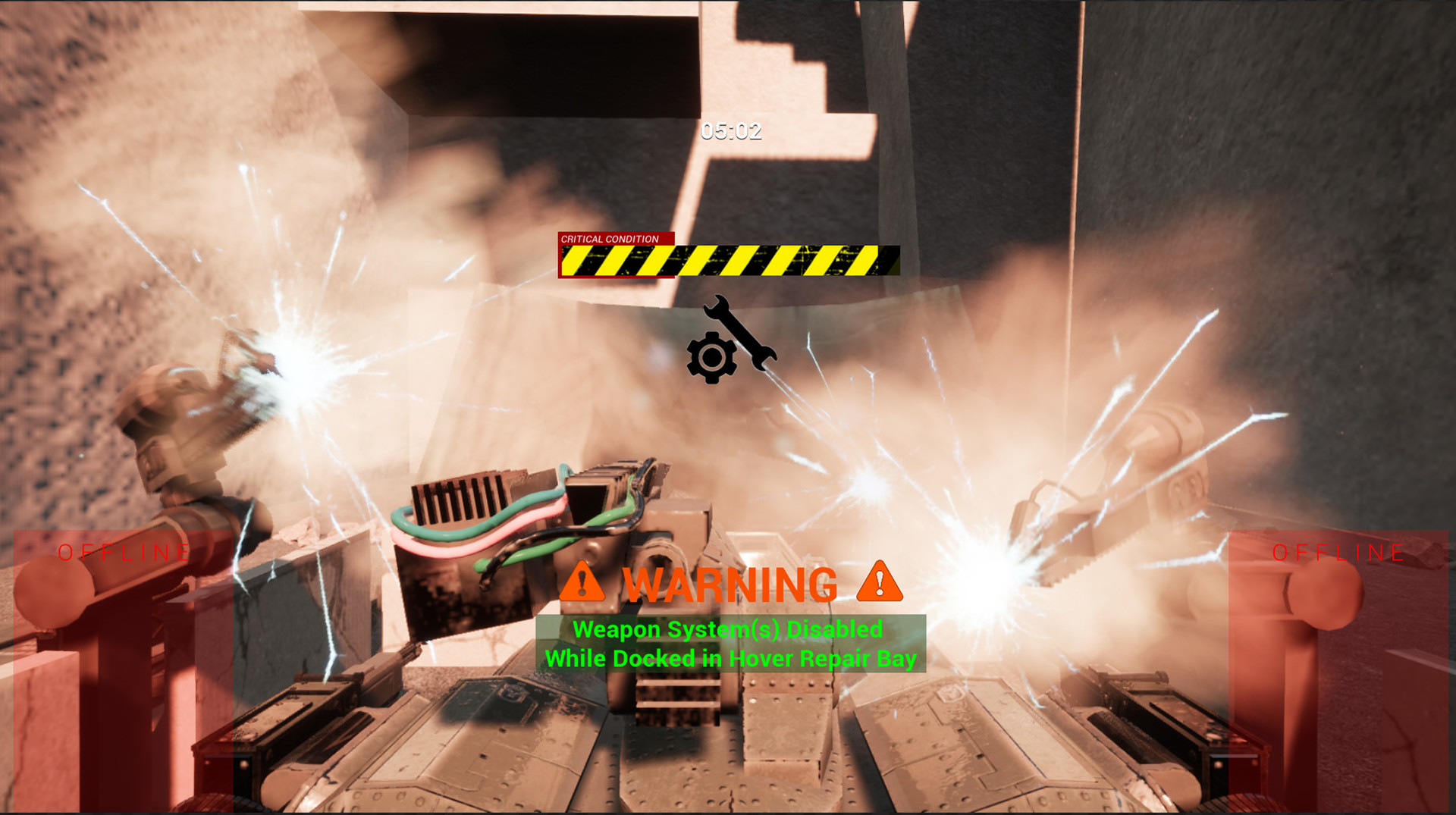Viewport: 1456px width, 815px height.
Task: Toggle the right OFFLINE weapon status
Action: (1337, 551)
